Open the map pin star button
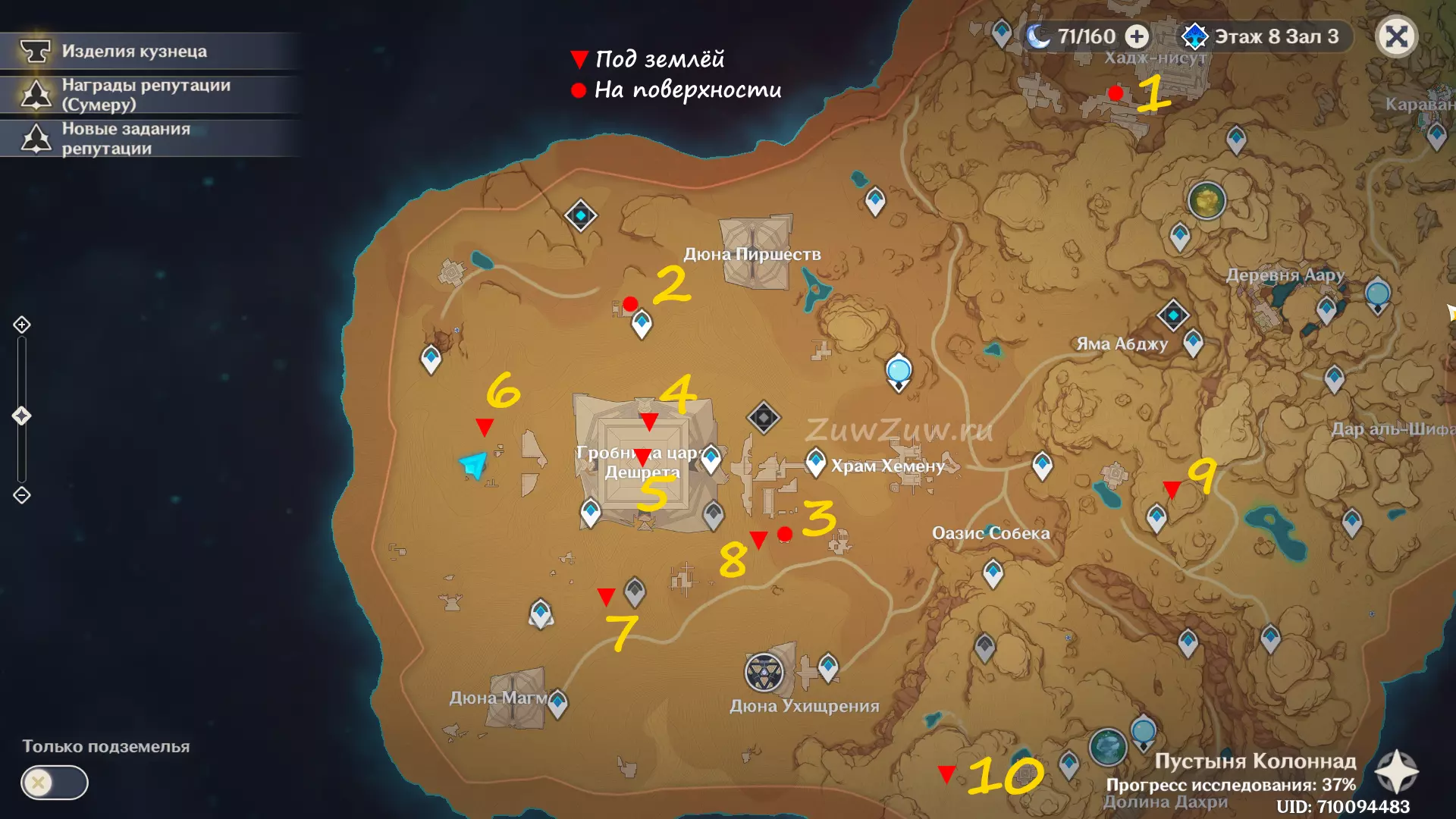 [x=1396, y=773]
